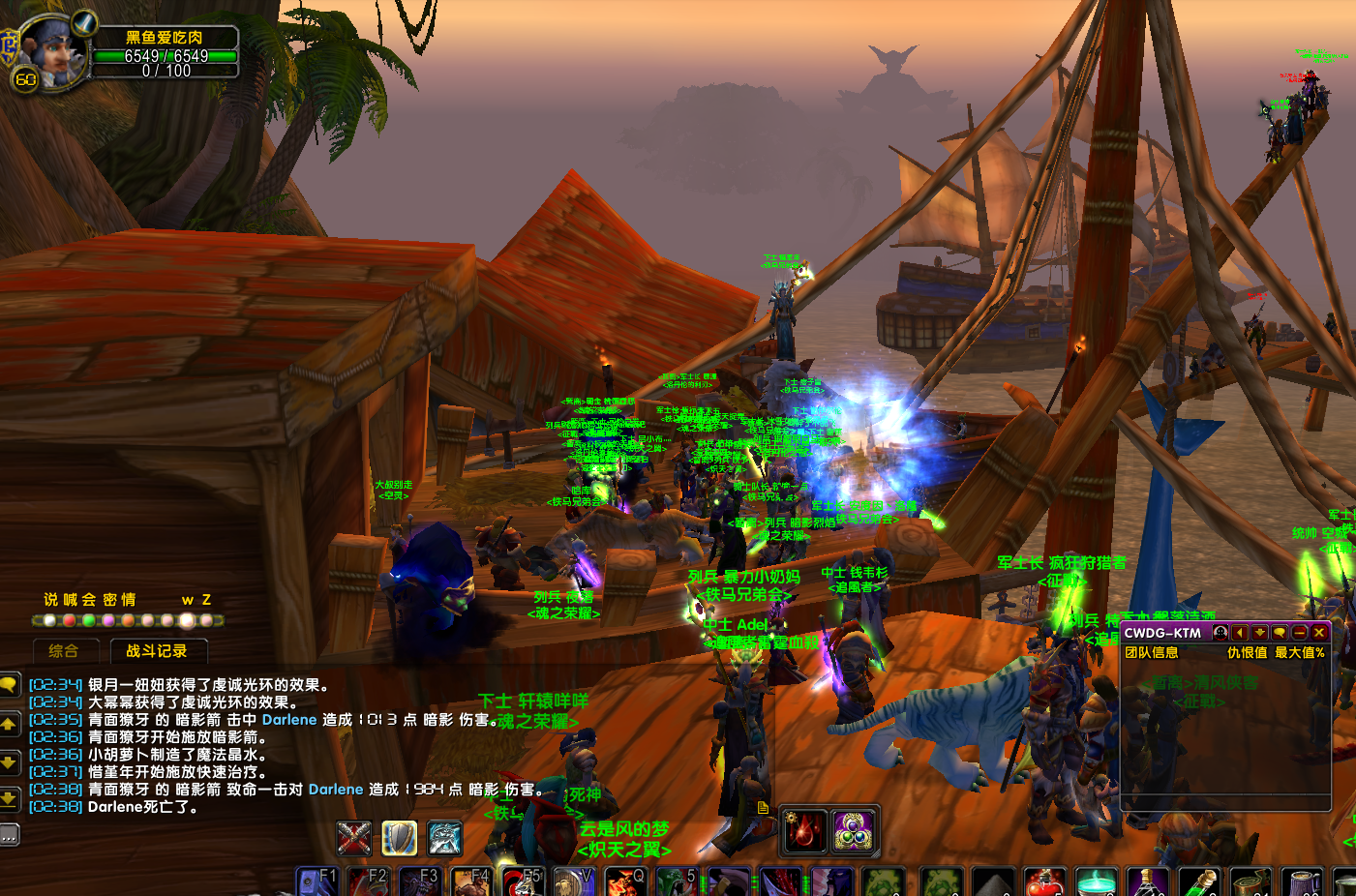Screen dimensions: 1356x896
Task: Jump chat to the bottom
Action: [x=9, y=798]
